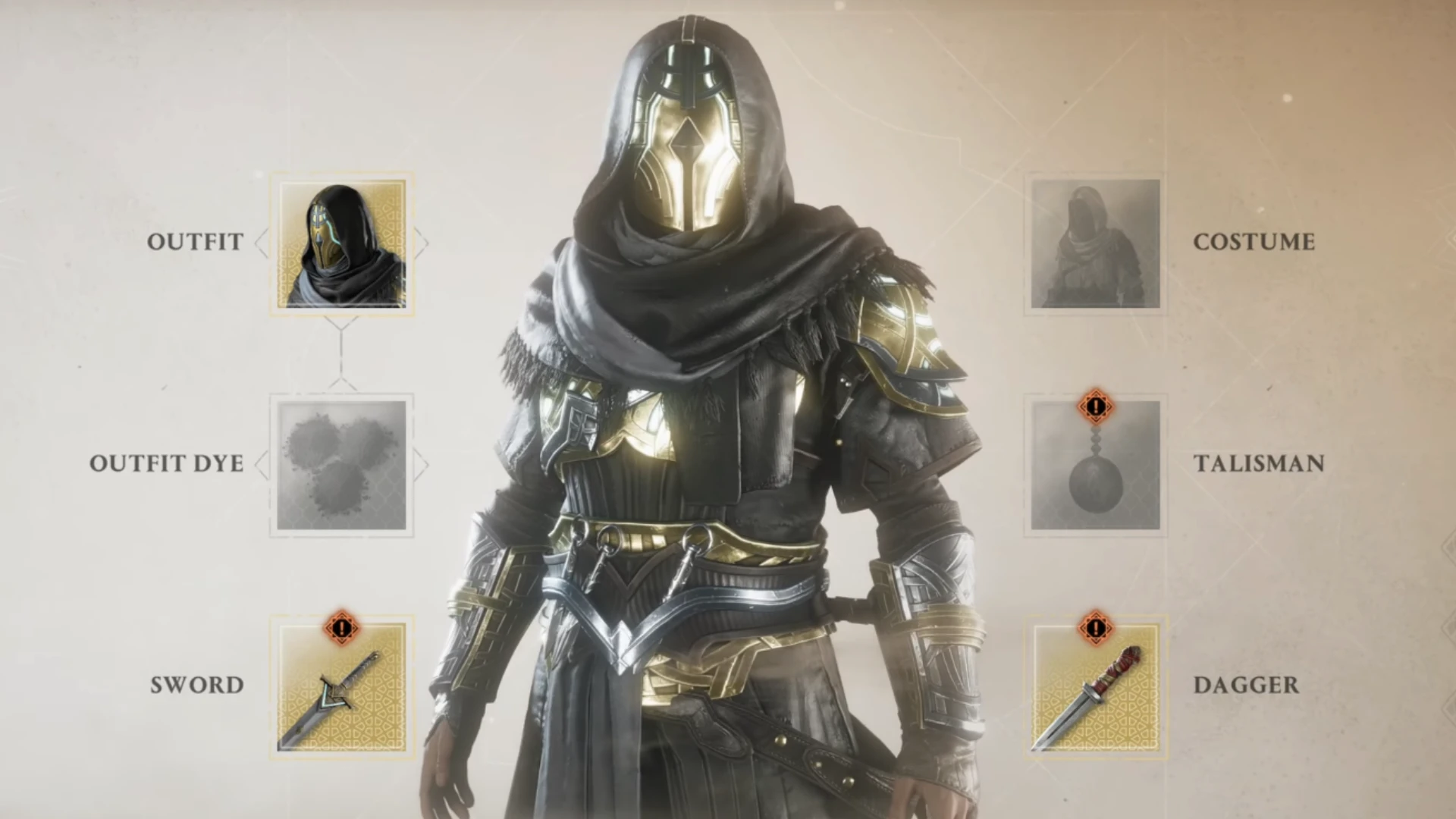
Task: Choose the Sword equipment slot
Action: [342, 687]
